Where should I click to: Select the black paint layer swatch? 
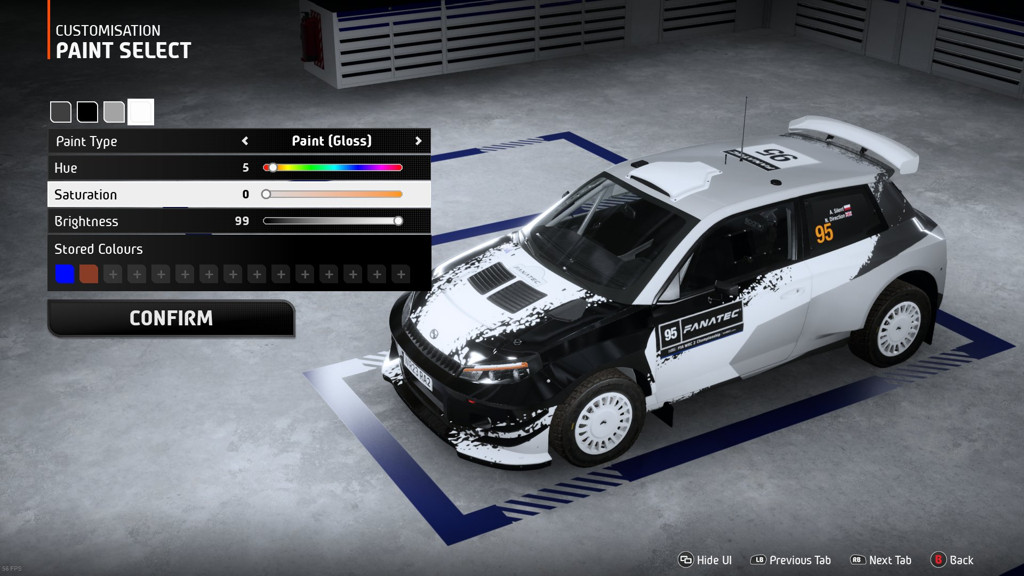click(88, 112)
